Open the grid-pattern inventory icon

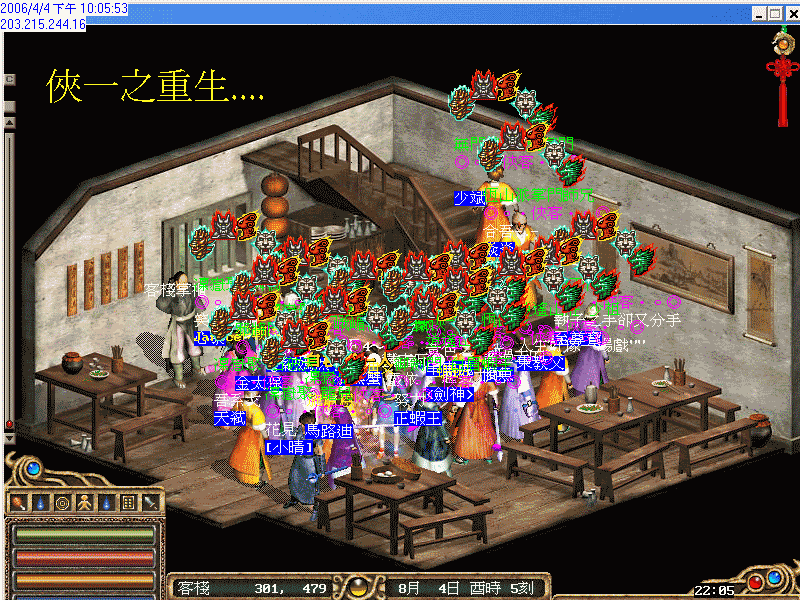(128, 502)
